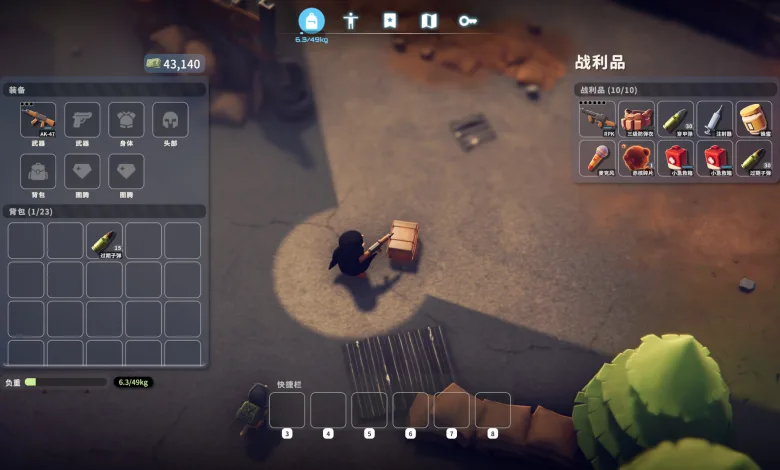Switch to the character figure tab
This screenshot has width=780, height=470.
pyautogui.click(x=351, y=20)
